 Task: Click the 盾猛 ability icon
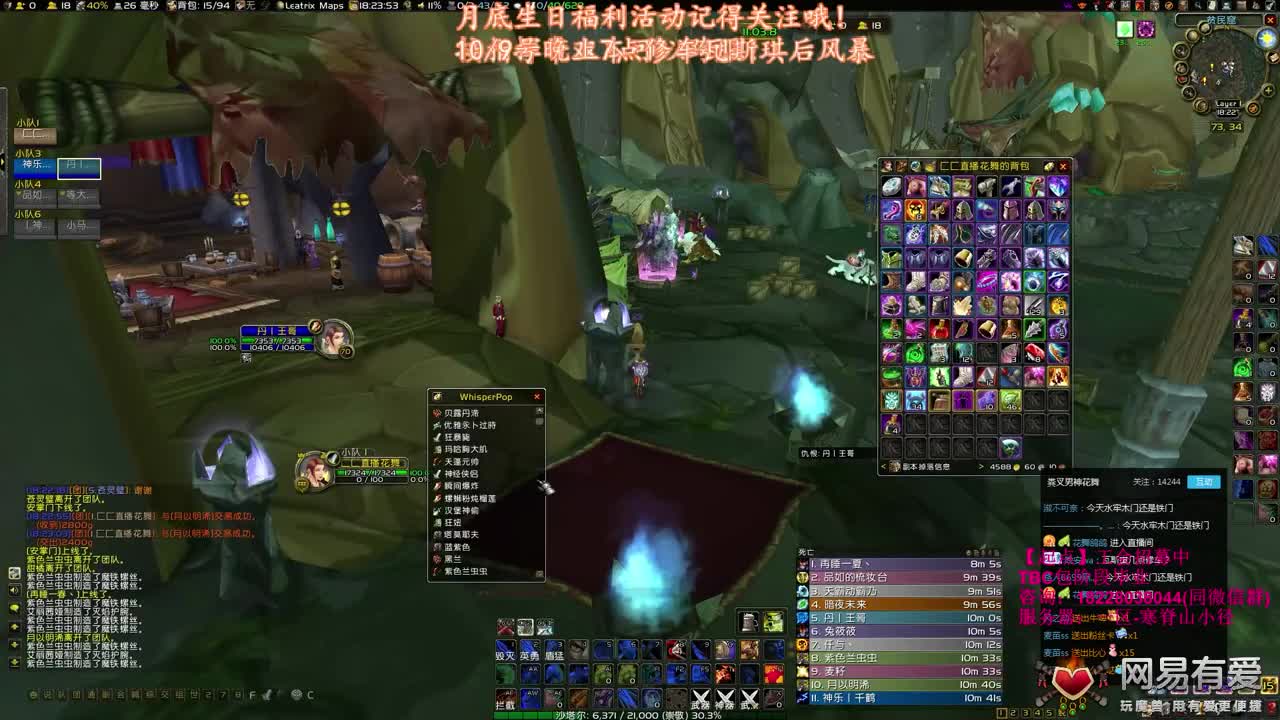(x=553, y=651)
